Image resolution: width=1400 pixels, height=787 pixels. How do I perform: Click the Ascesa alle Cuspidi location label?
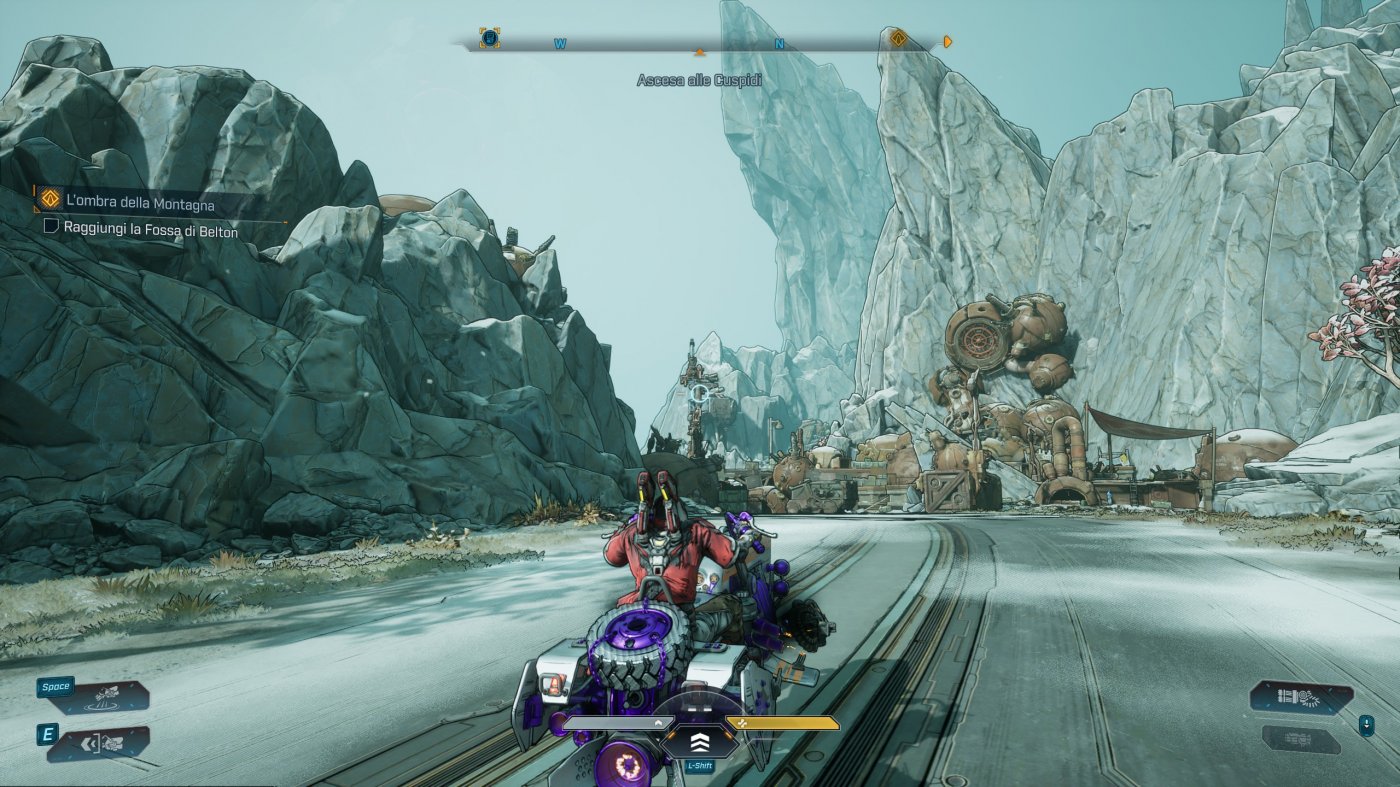tap(700, 79)
